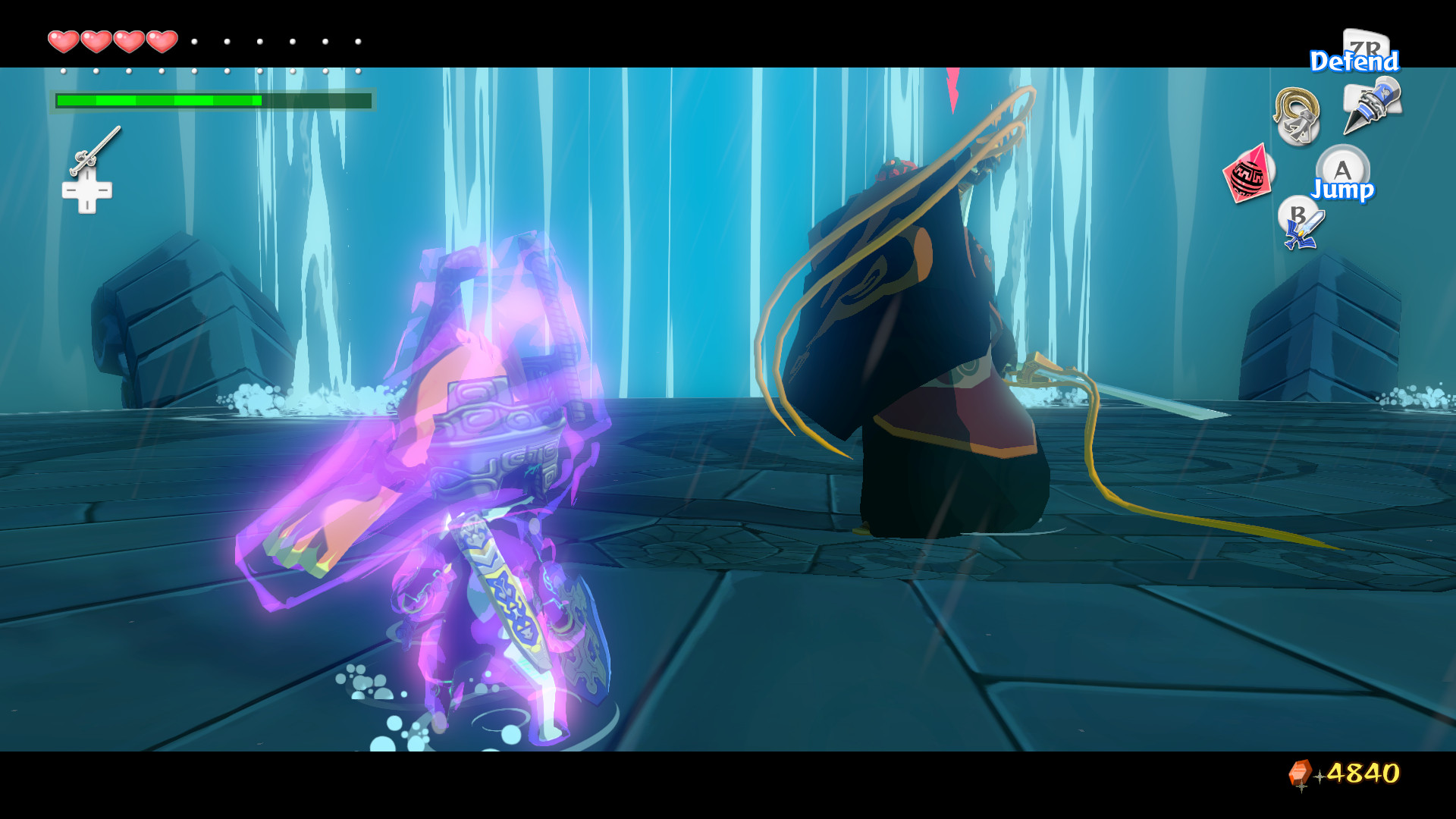The width and height of the screenshot is (1456, 819).
Task: Click the sword icon above the D-pad
Action: coord(96,150)
